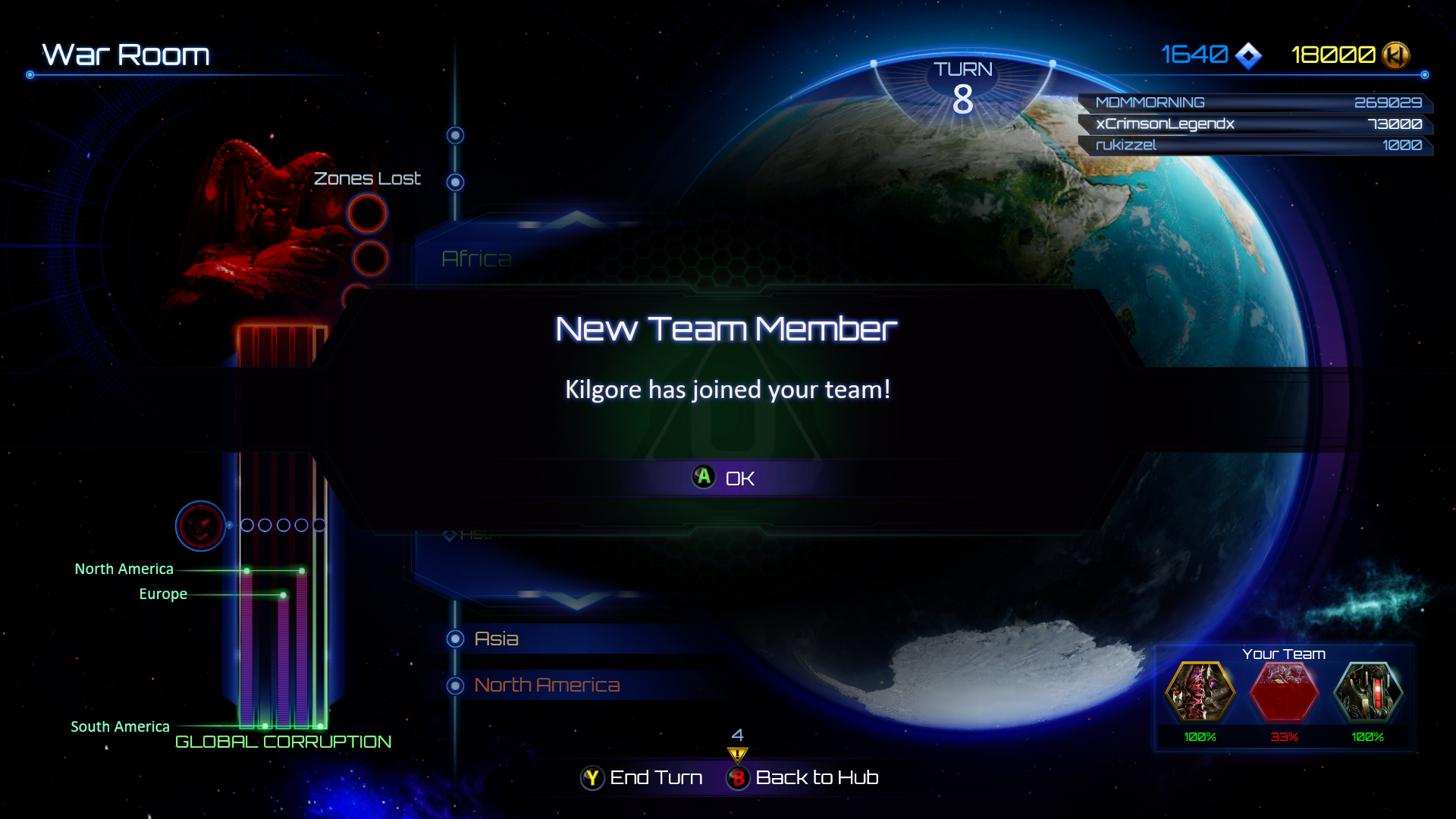Pick the Kilgore team portrait
This screenshot has width=1456, height=819.
pos(1368,692)
